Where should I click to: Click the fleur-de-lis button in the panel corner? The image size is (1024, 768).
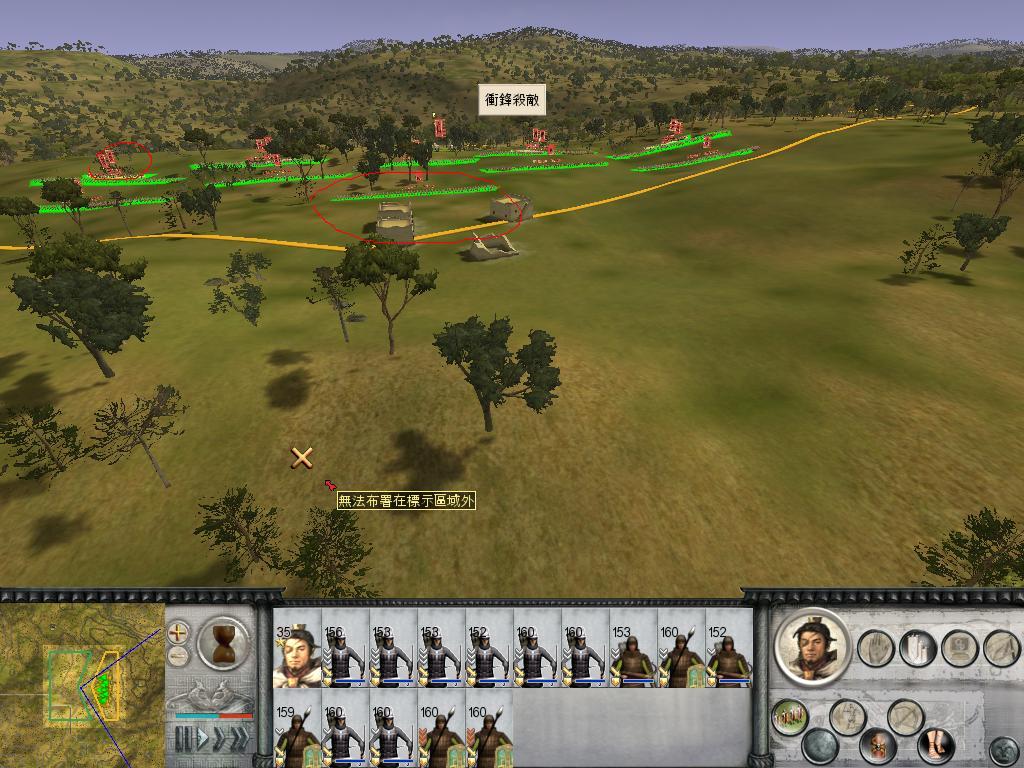click(1004, 749)
